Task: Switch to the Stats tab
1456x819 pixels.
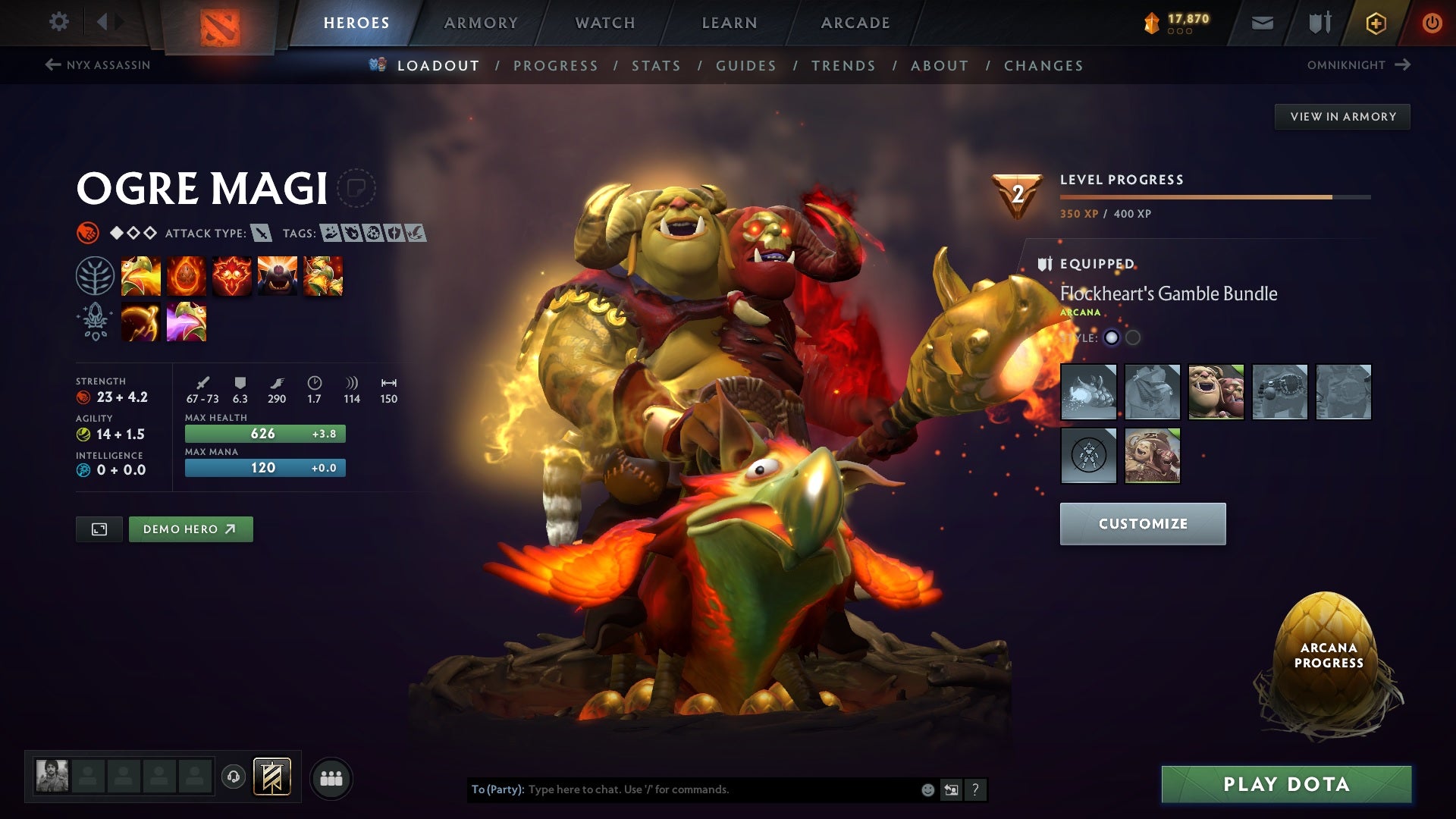Action: [x=657, y=66]
